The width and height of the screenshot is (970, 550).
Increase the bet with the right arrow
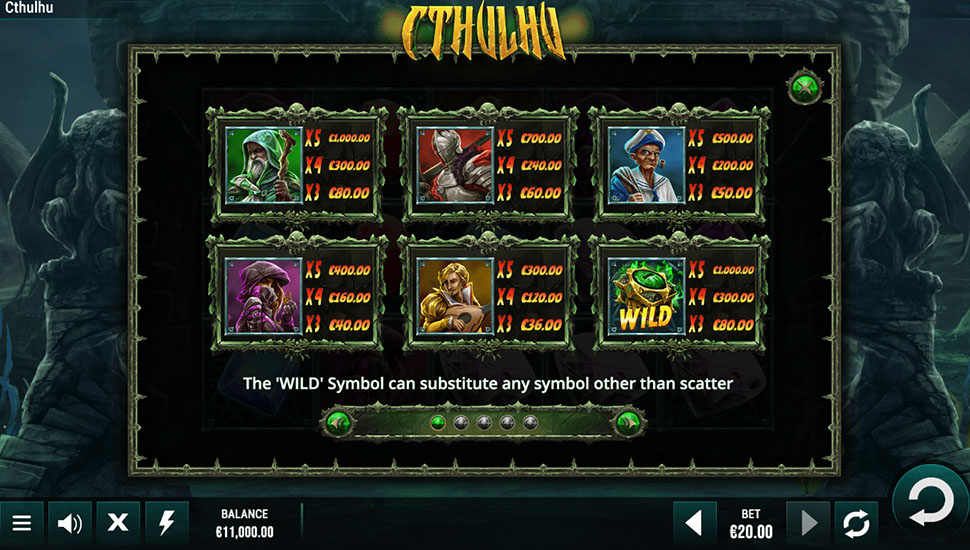tap(808, 522)
